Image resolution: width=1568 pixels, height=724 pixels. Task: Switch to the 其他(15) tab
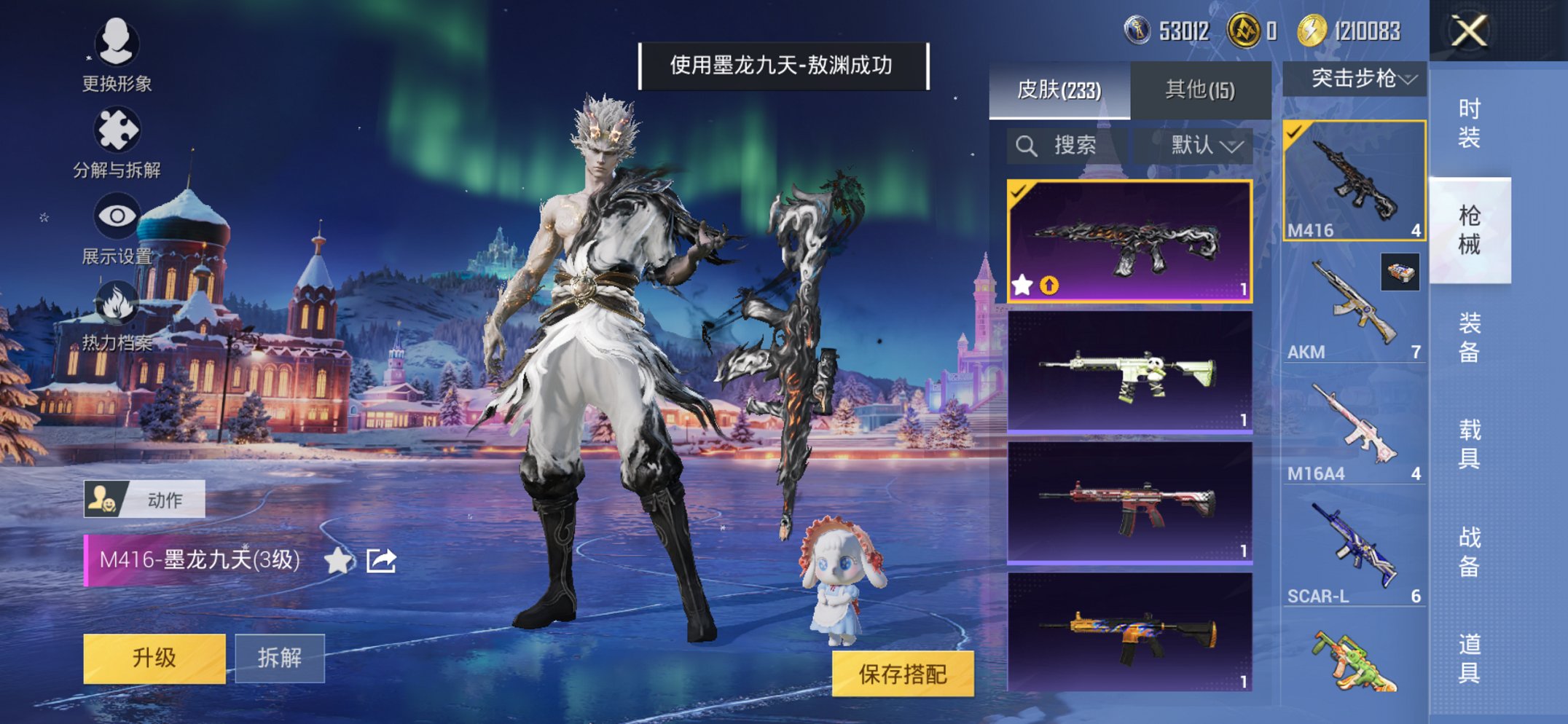1199,87
